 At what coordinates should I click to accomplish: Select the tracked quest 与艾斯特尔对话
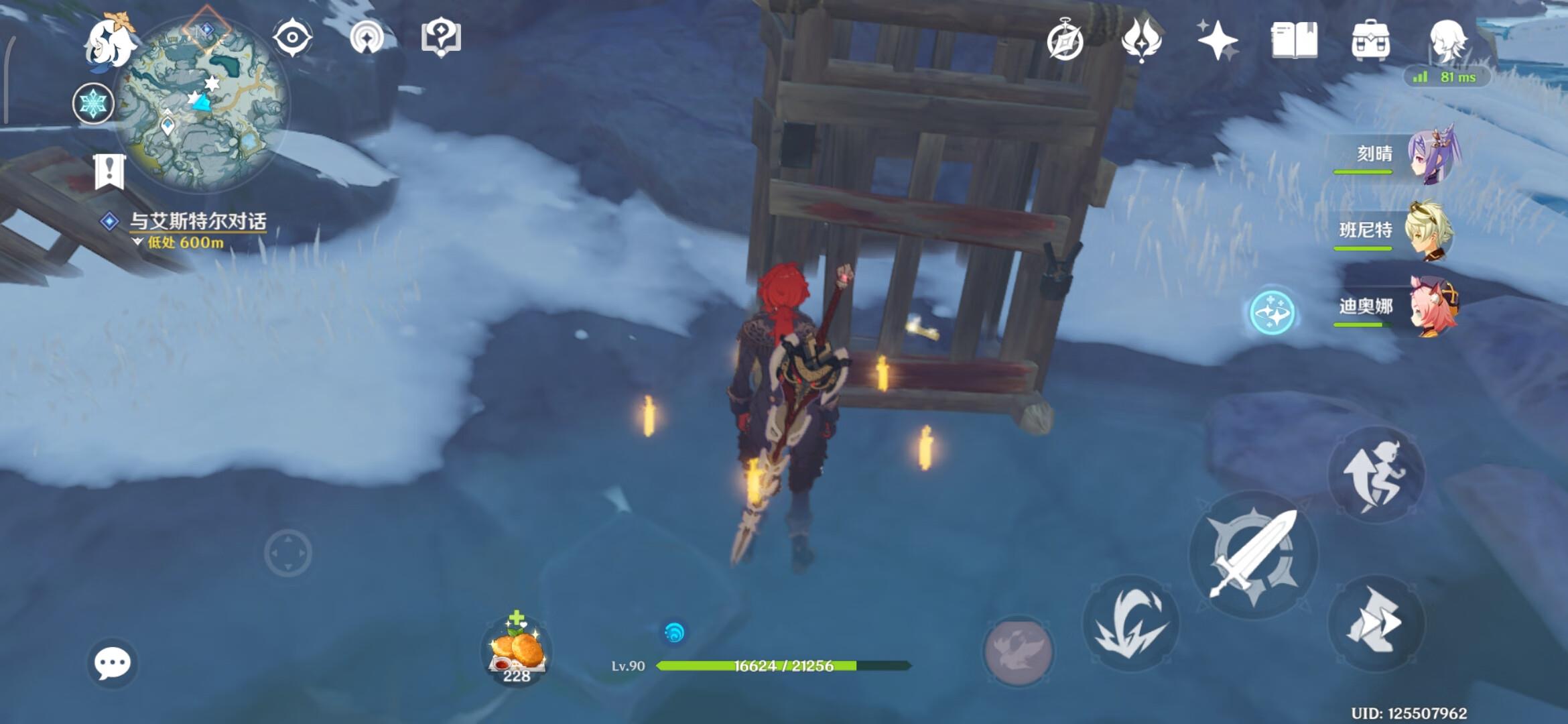click(197, 221)
